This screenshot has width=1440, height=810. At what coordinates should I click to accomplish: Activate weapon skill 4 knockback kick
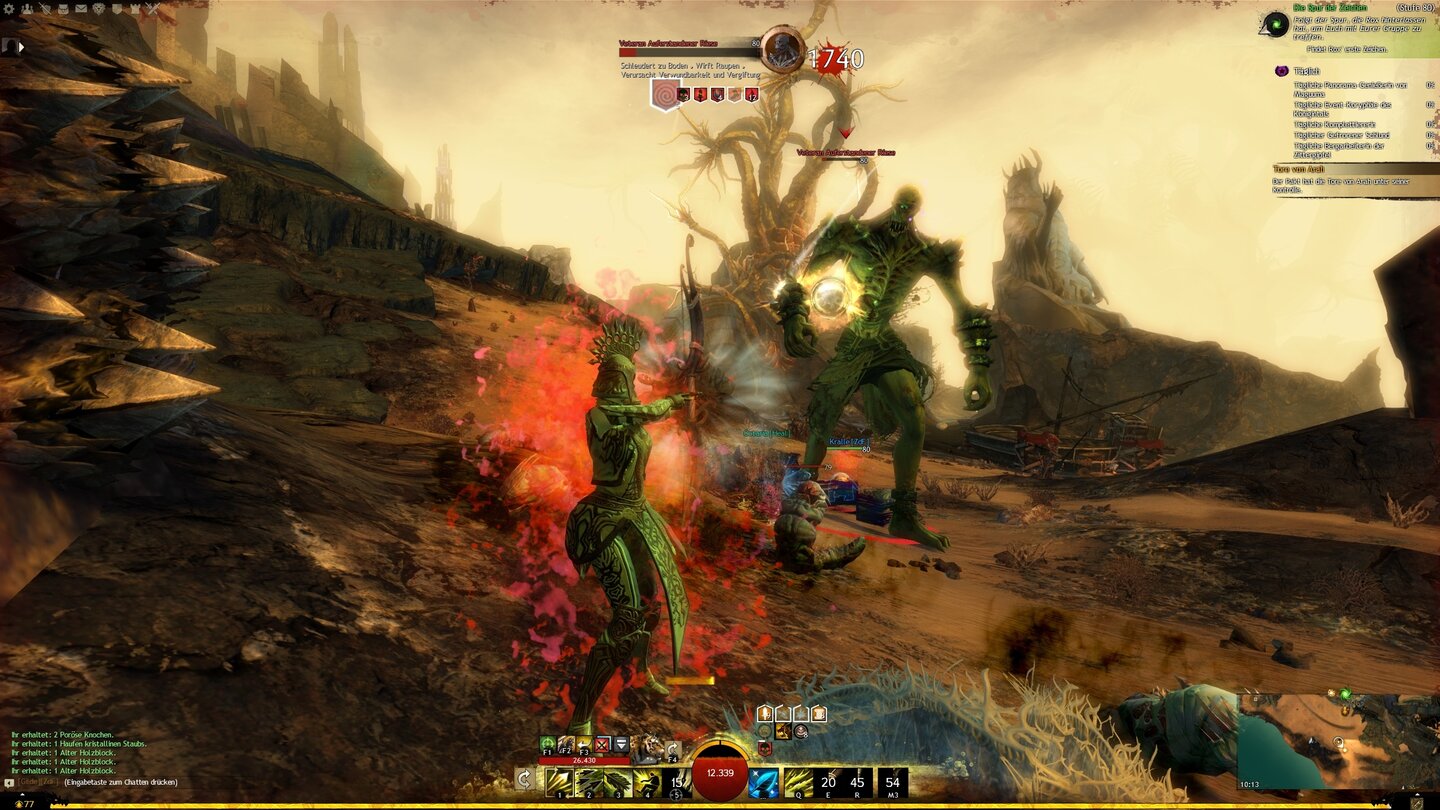point(647,782)
